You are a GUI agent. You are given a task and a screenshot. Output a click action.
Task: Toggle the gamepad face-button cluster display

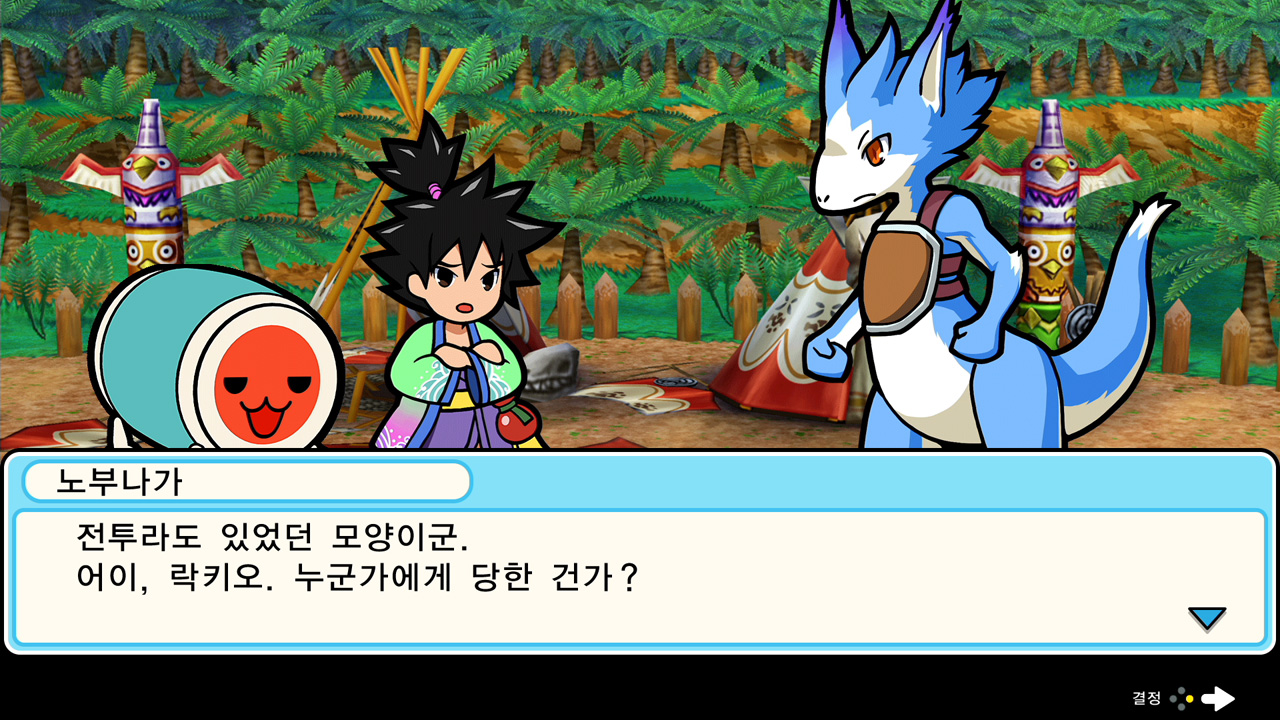coord(1182,698)
